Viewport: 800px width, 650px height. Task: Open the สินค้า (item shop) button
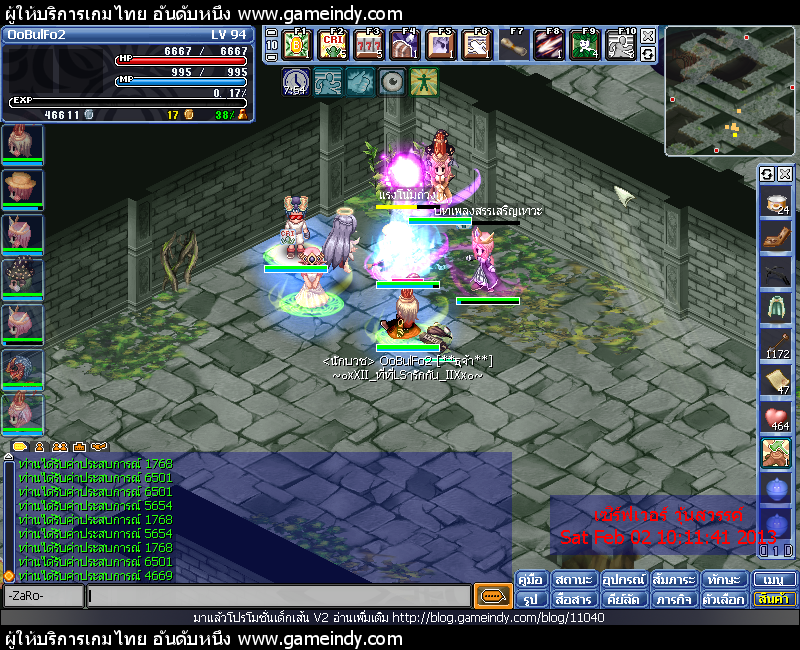coord(773,599)
